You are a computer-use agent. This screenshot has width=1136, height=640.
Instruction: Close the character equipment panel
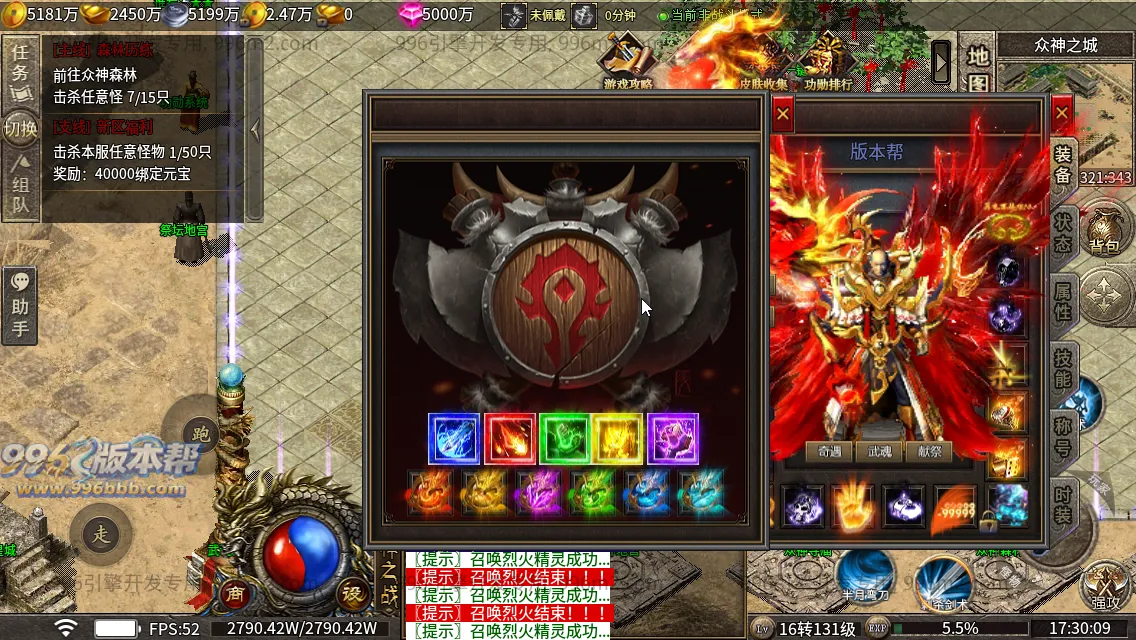[1062, 114]
